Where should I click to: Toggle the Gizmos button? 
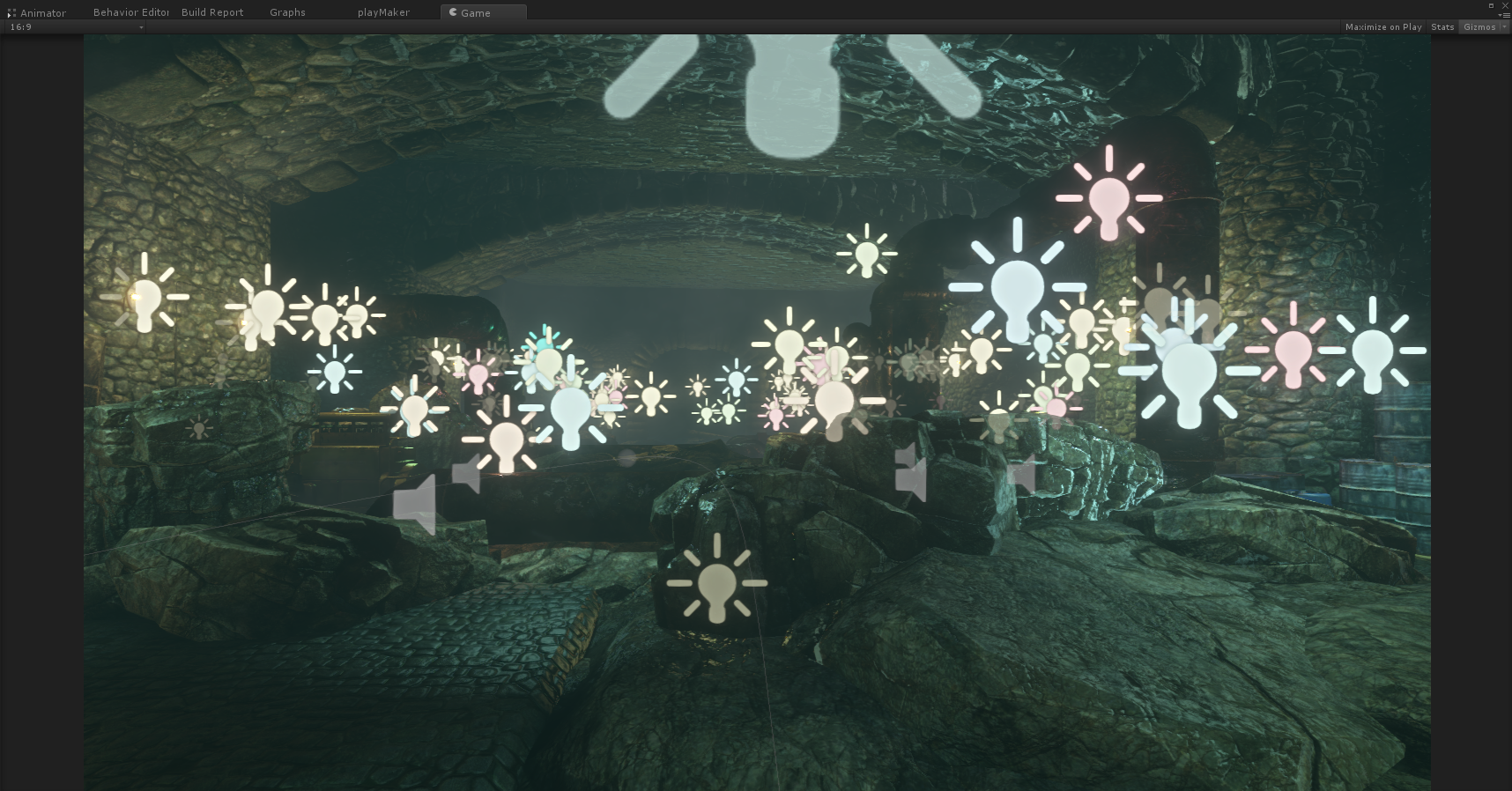pos(1479,27)
